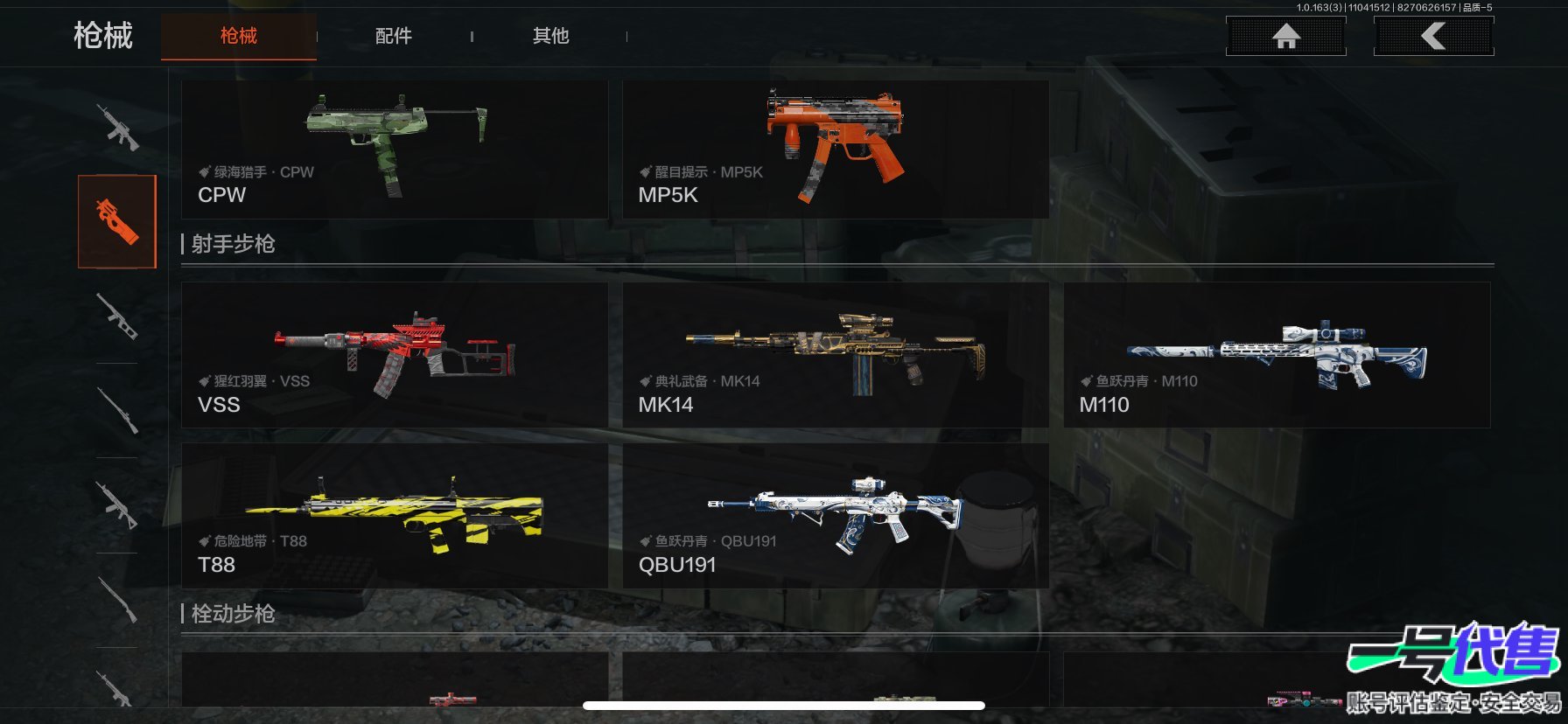This screenshot has width=1568, height=724.
Task: Click the back arrow button
Action: point(1433,36)
